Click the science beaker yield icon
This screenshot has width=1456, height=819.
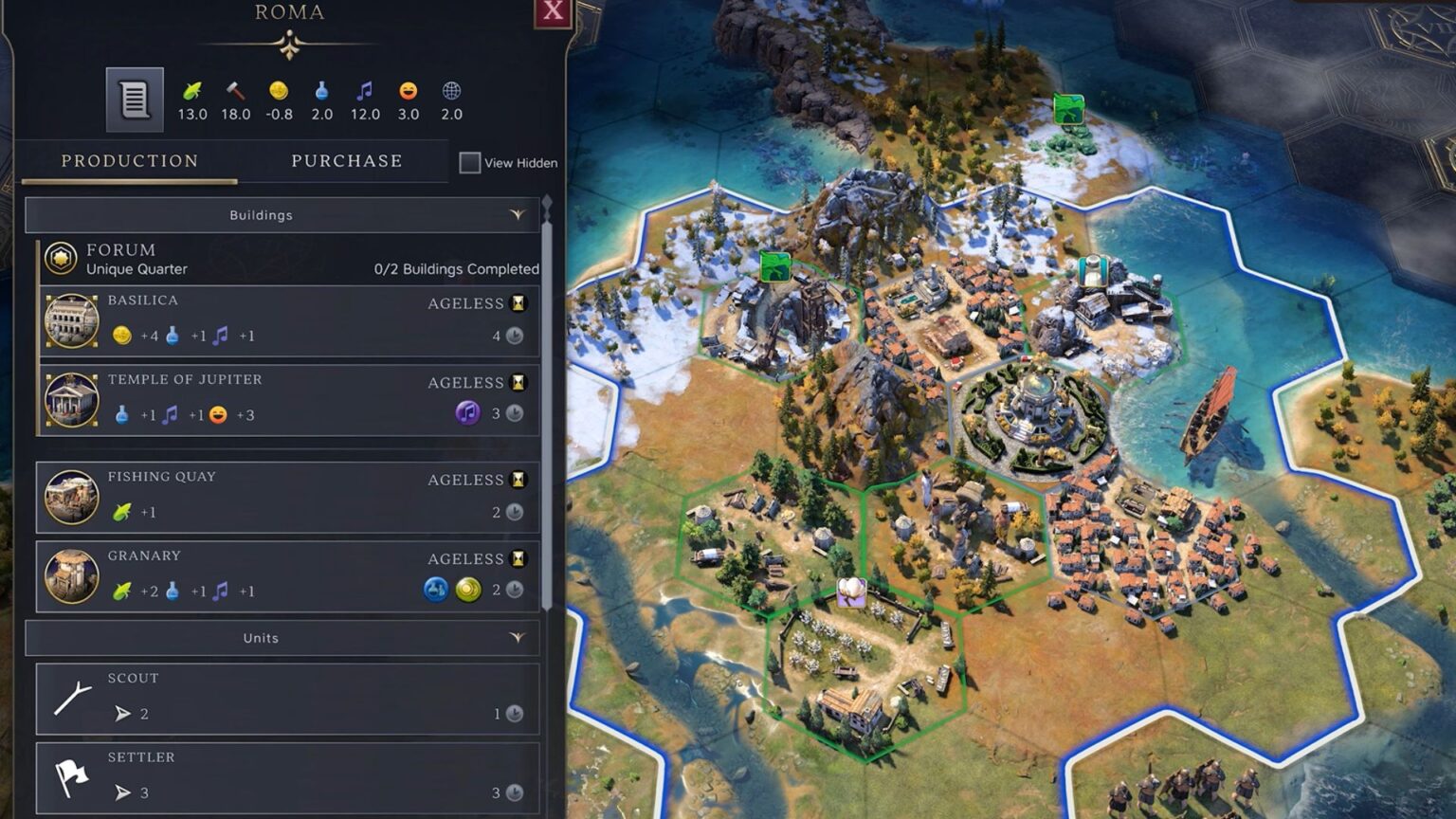pos(321,93)
